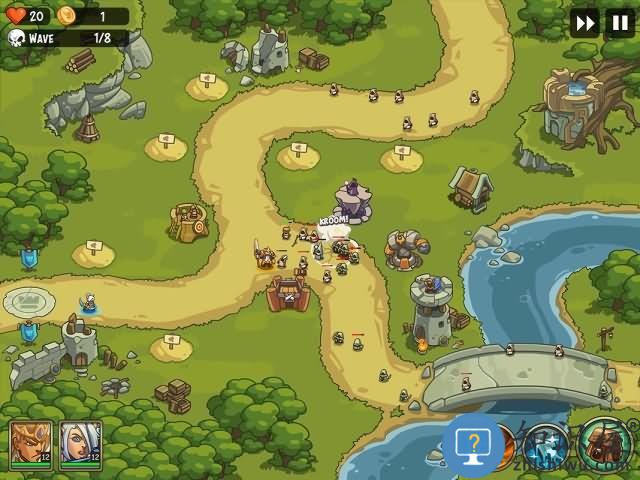This screenshot has width=640, height=480.
Task: Activate the blue lightning spell ability
Action: (547, 445)
